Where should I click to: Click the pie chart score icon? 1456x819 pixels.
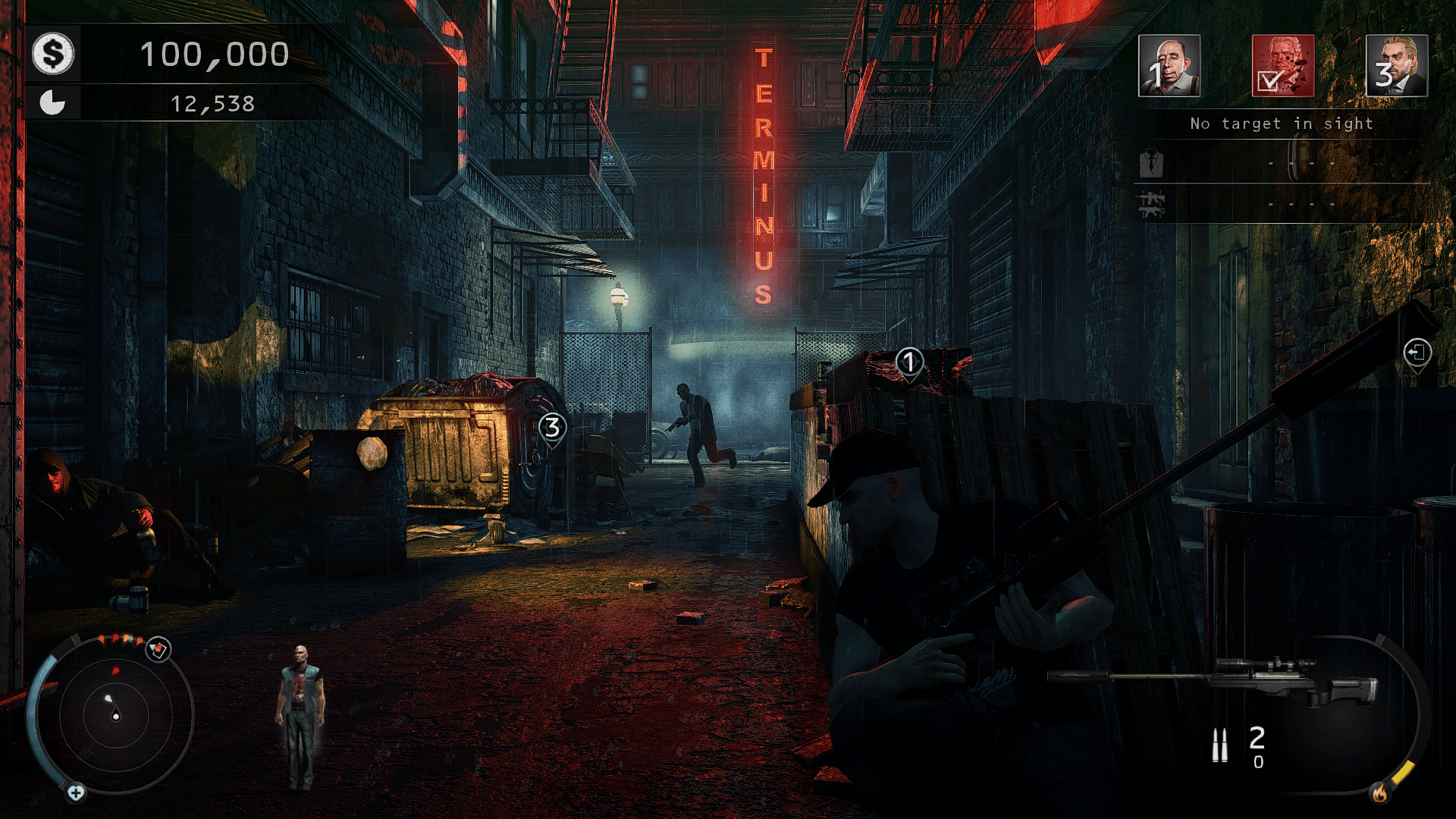(x=52, y=102)
